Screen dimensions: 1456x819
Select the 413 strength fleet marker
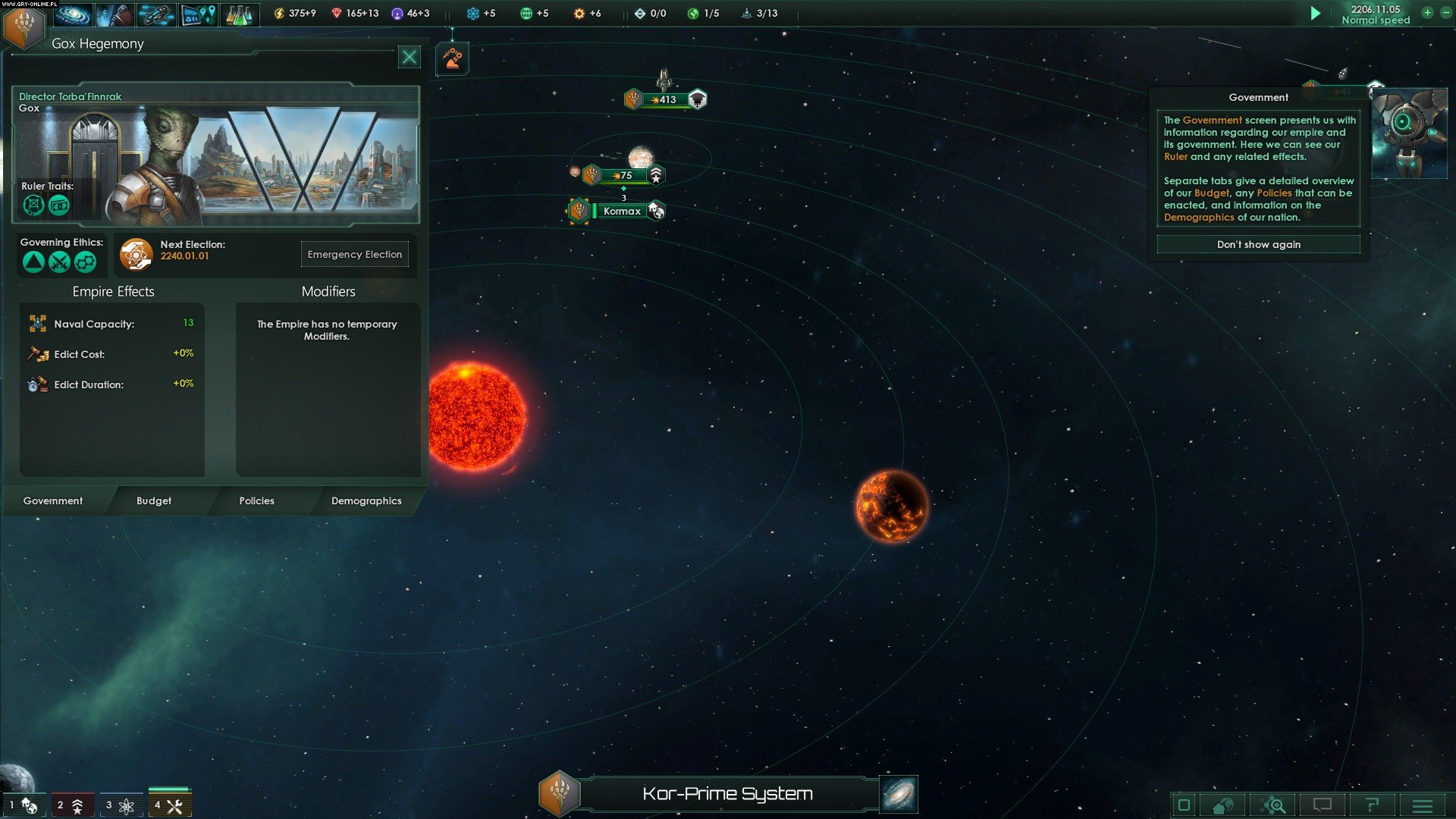pos(666,99)
